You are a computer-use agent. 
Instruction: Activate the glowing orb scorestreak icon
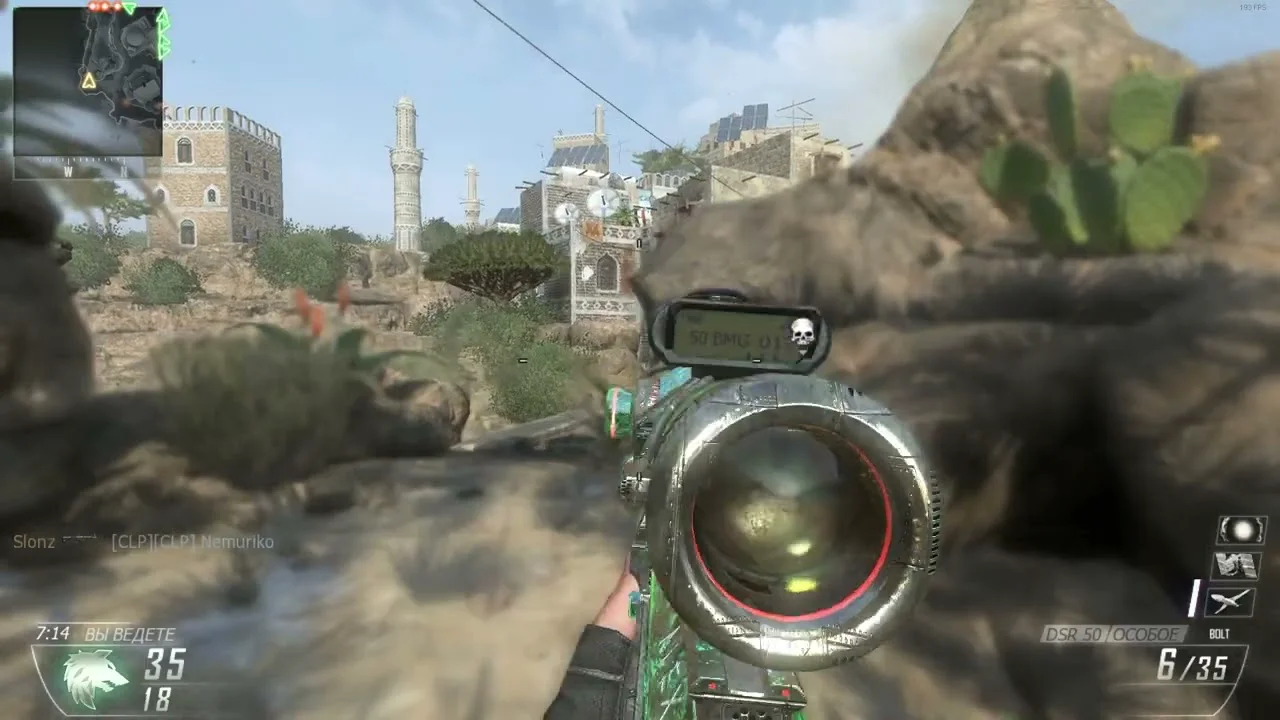[1241, 529]
